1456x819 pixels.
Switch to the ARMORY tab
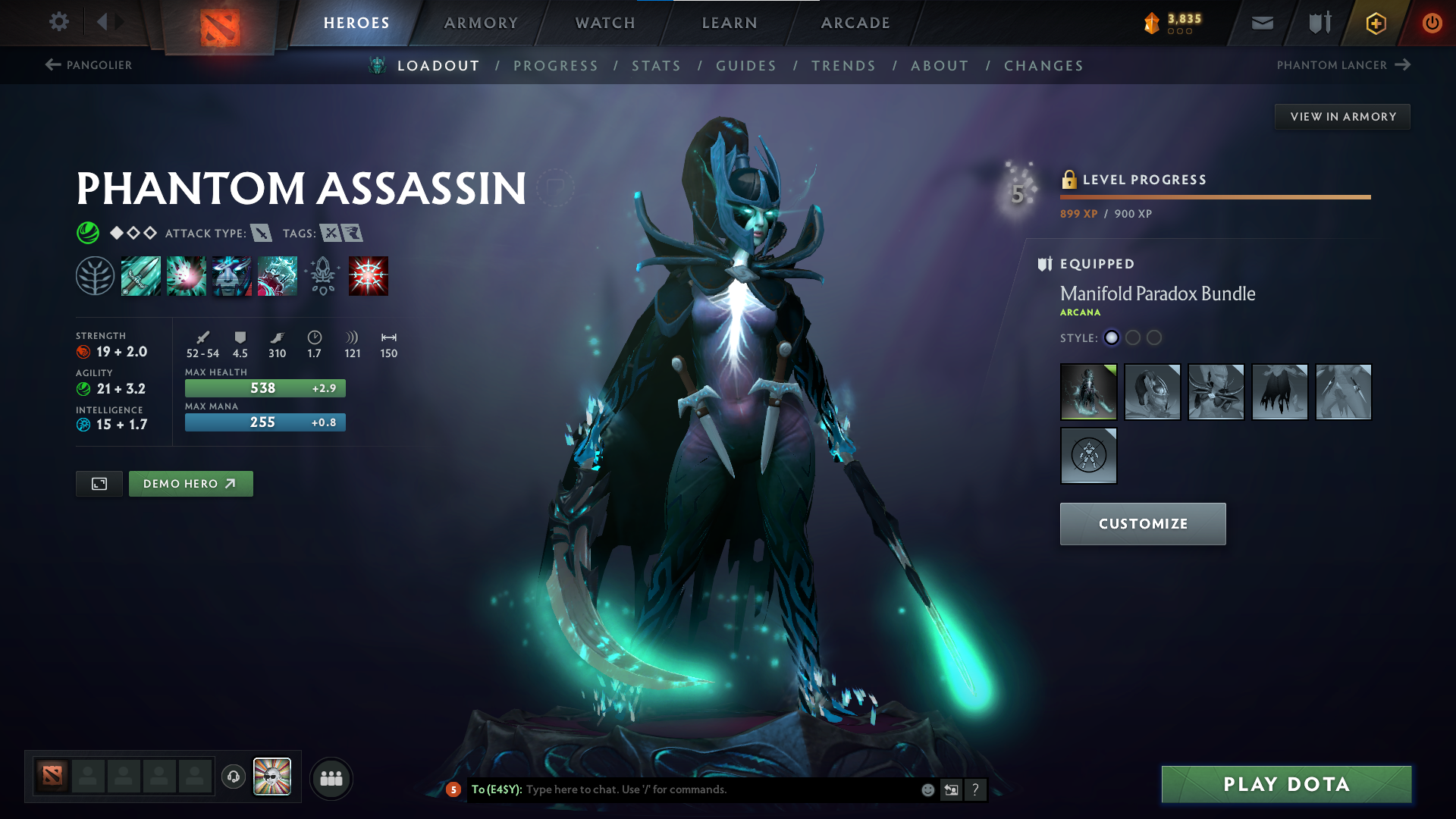[481, 23]
